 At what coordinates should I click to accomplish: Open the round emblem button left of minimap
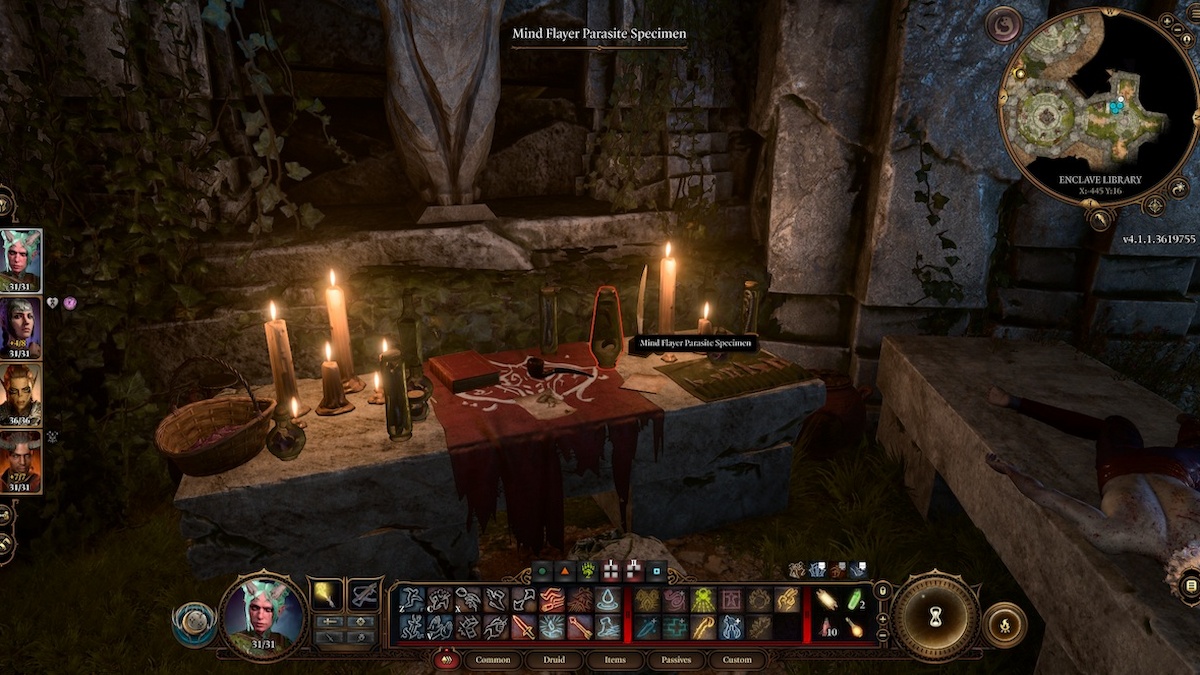point(1003,24)
